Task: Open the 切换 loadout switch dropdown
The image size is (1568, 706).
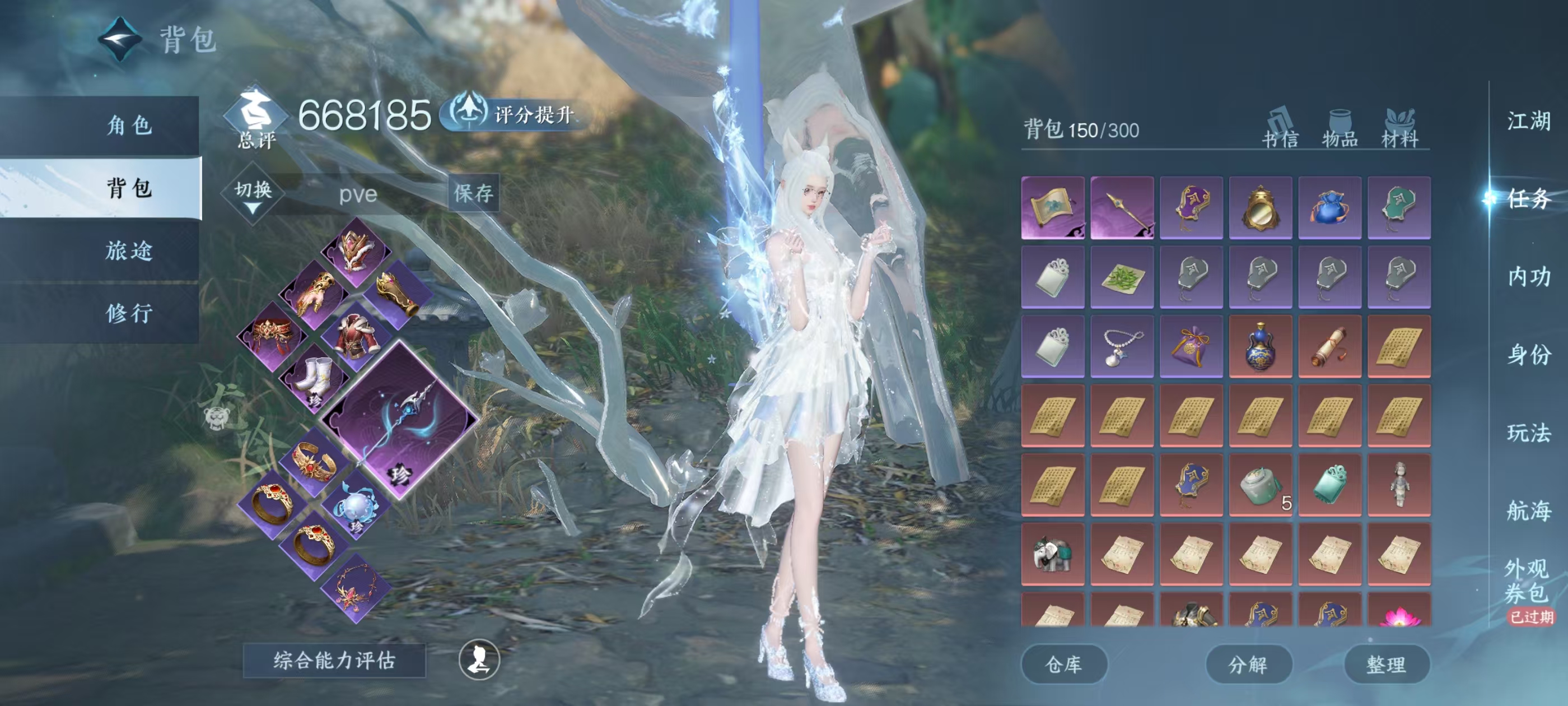Action: [x=253, y=194]
